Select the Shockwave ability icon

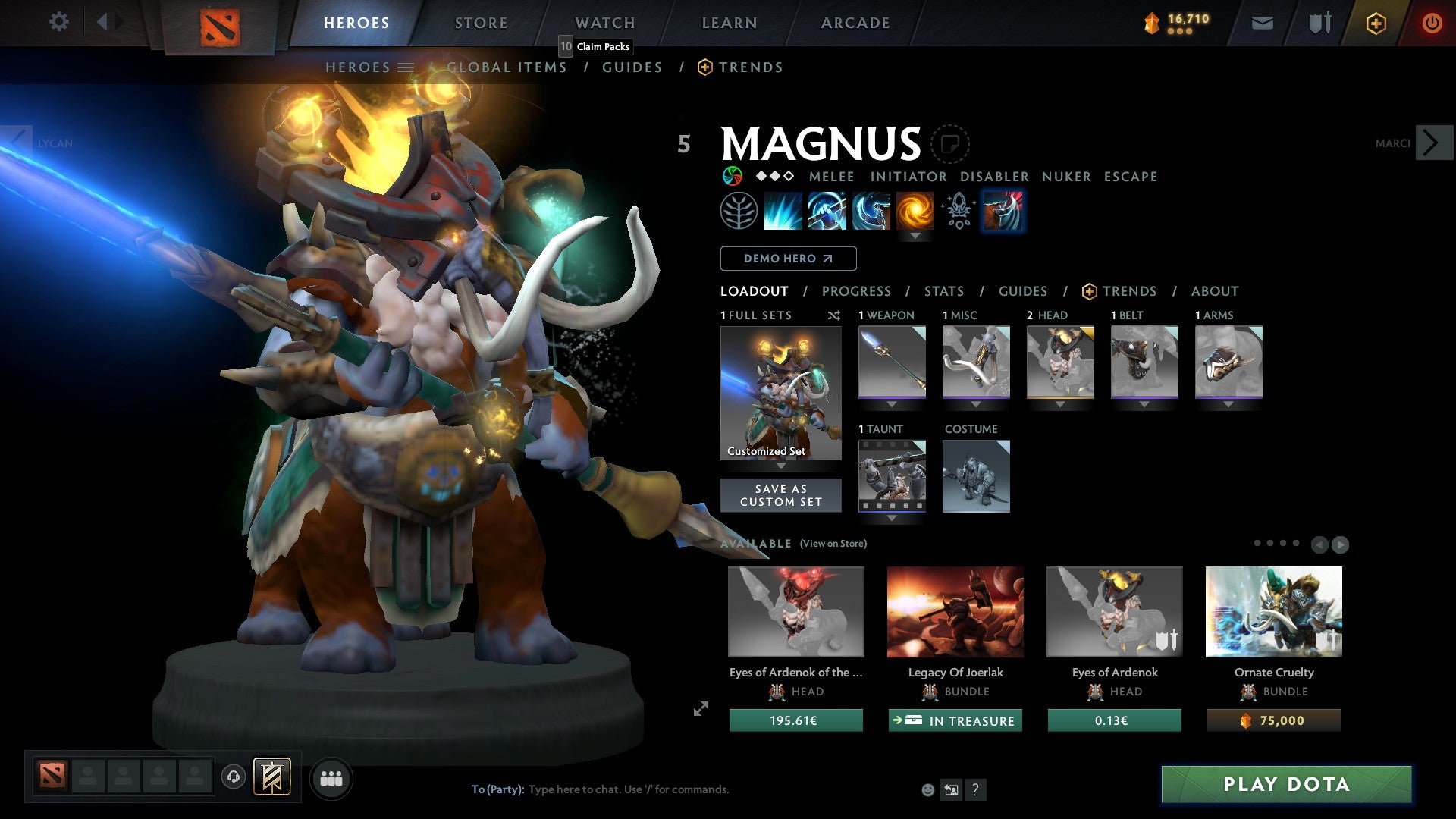pos(783,210)
